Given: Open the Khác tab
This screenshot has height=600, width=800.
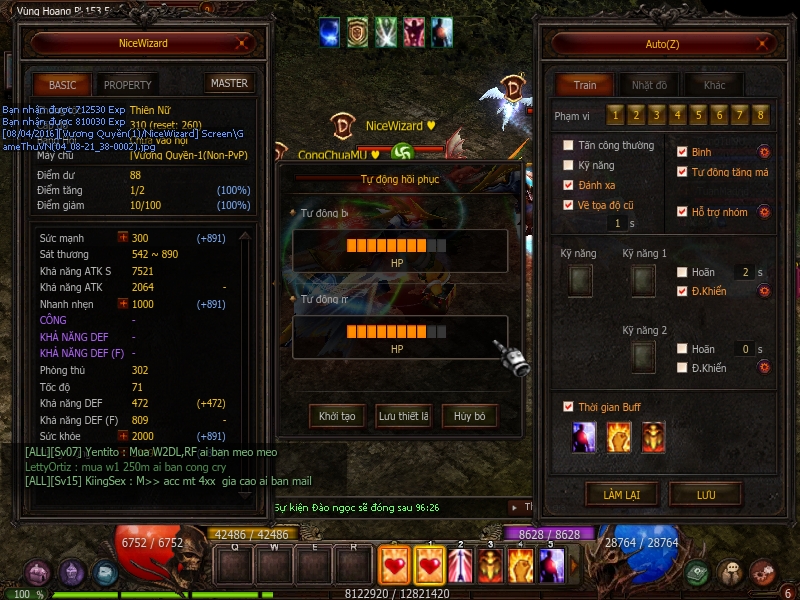Looking at the screenshot, I should pos(714,85).
